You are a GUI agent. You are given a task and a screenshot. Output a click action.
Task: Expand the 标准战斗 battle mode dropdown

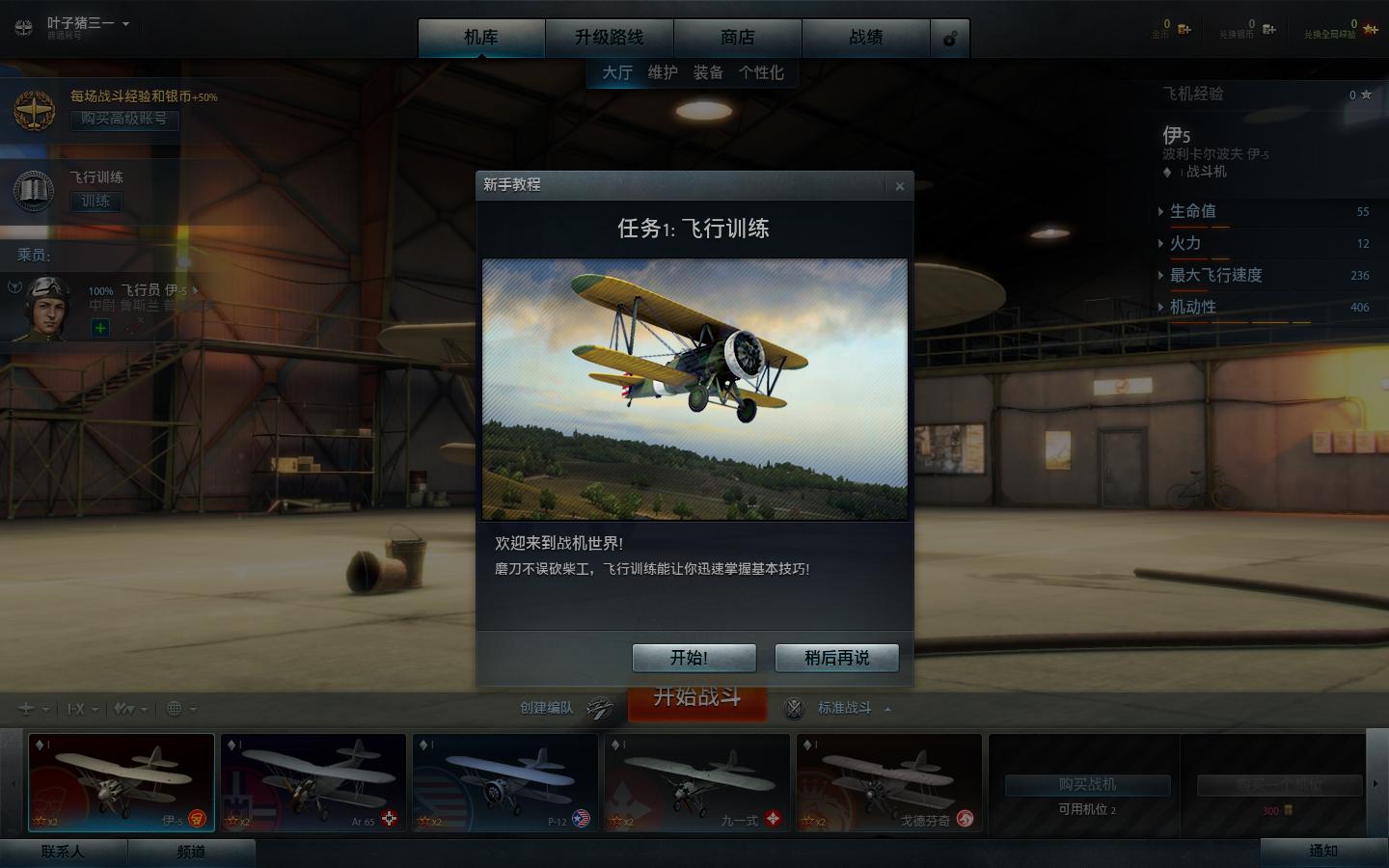pos(853,708)
